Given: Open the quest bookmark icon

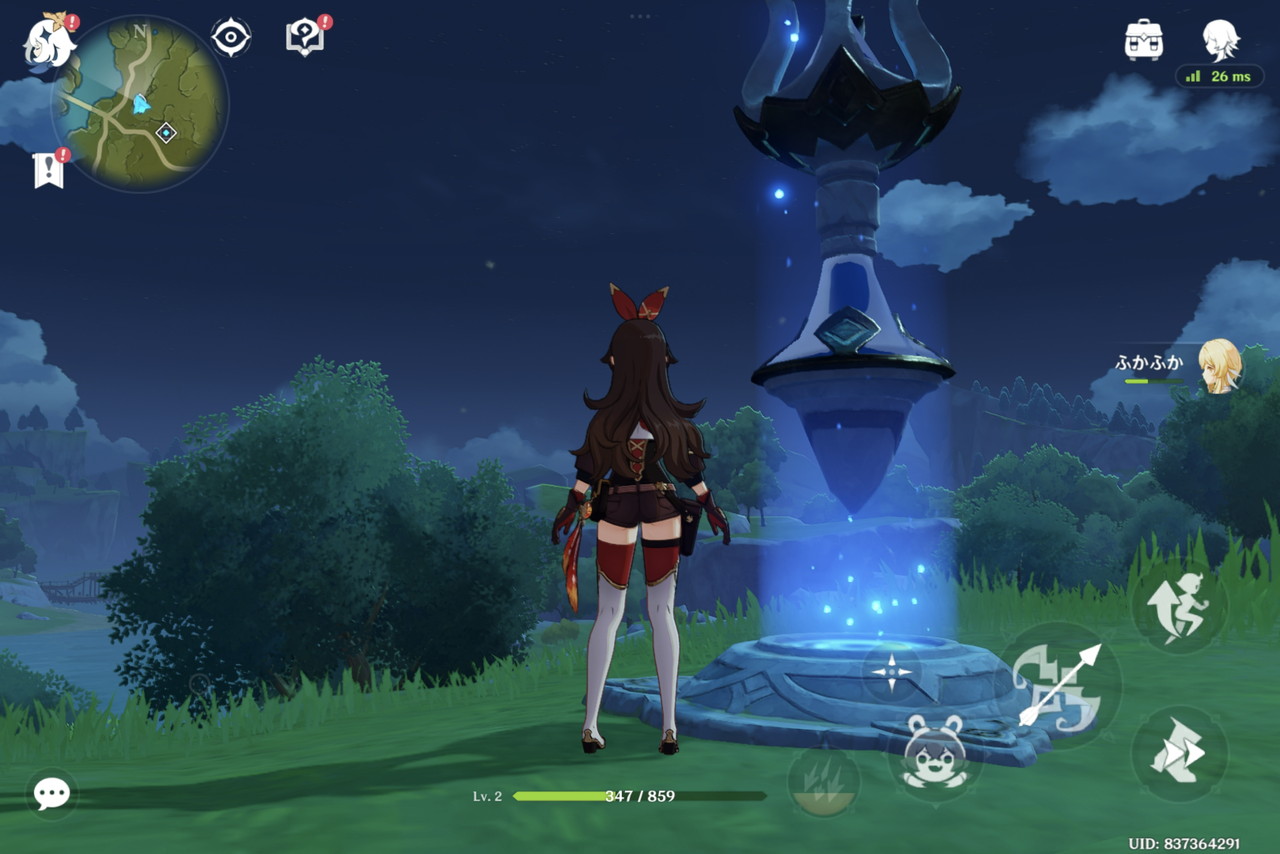Looking at the screenshot, I should (x=48, y=170).
